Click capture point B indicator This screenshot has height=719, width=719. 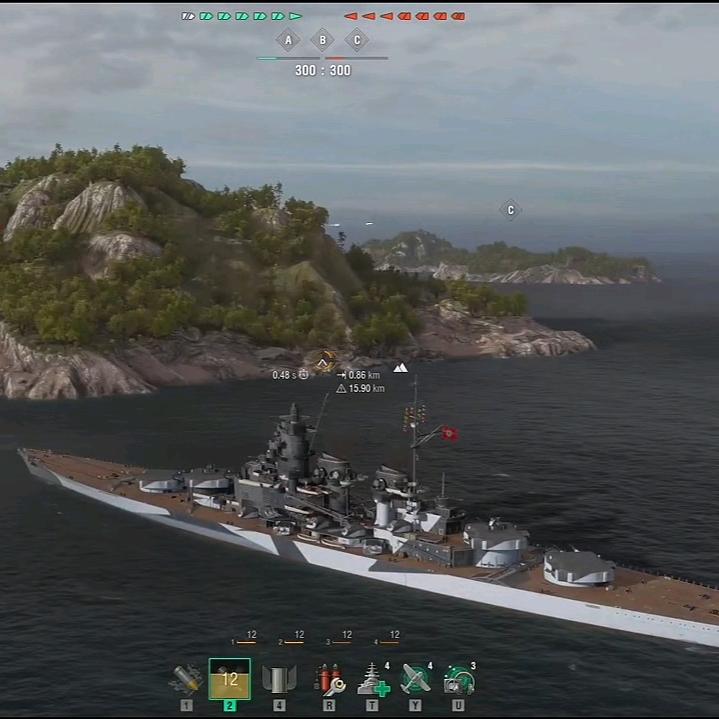[322, 41]
